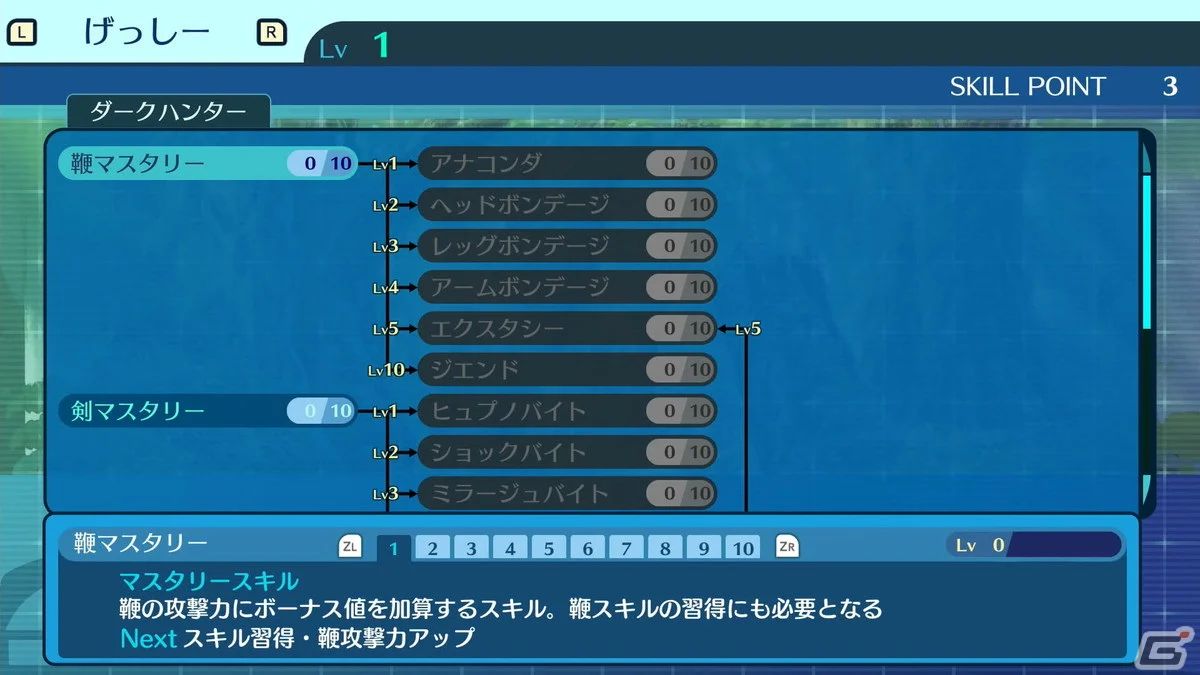Switch to skill level 10 preview

[x=742, y=548]
